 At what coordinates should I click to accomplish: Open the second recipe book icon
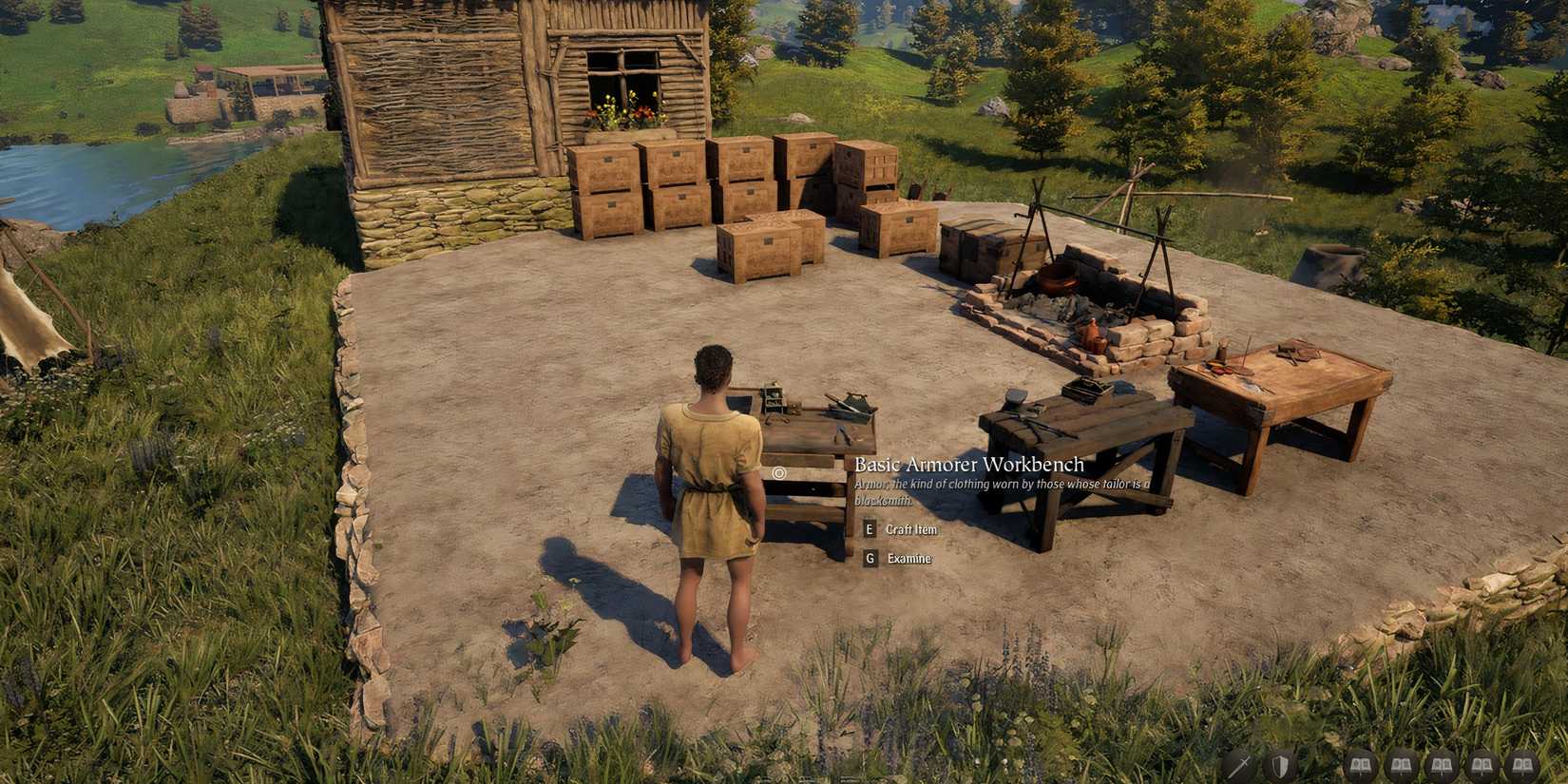point(1402,764)
